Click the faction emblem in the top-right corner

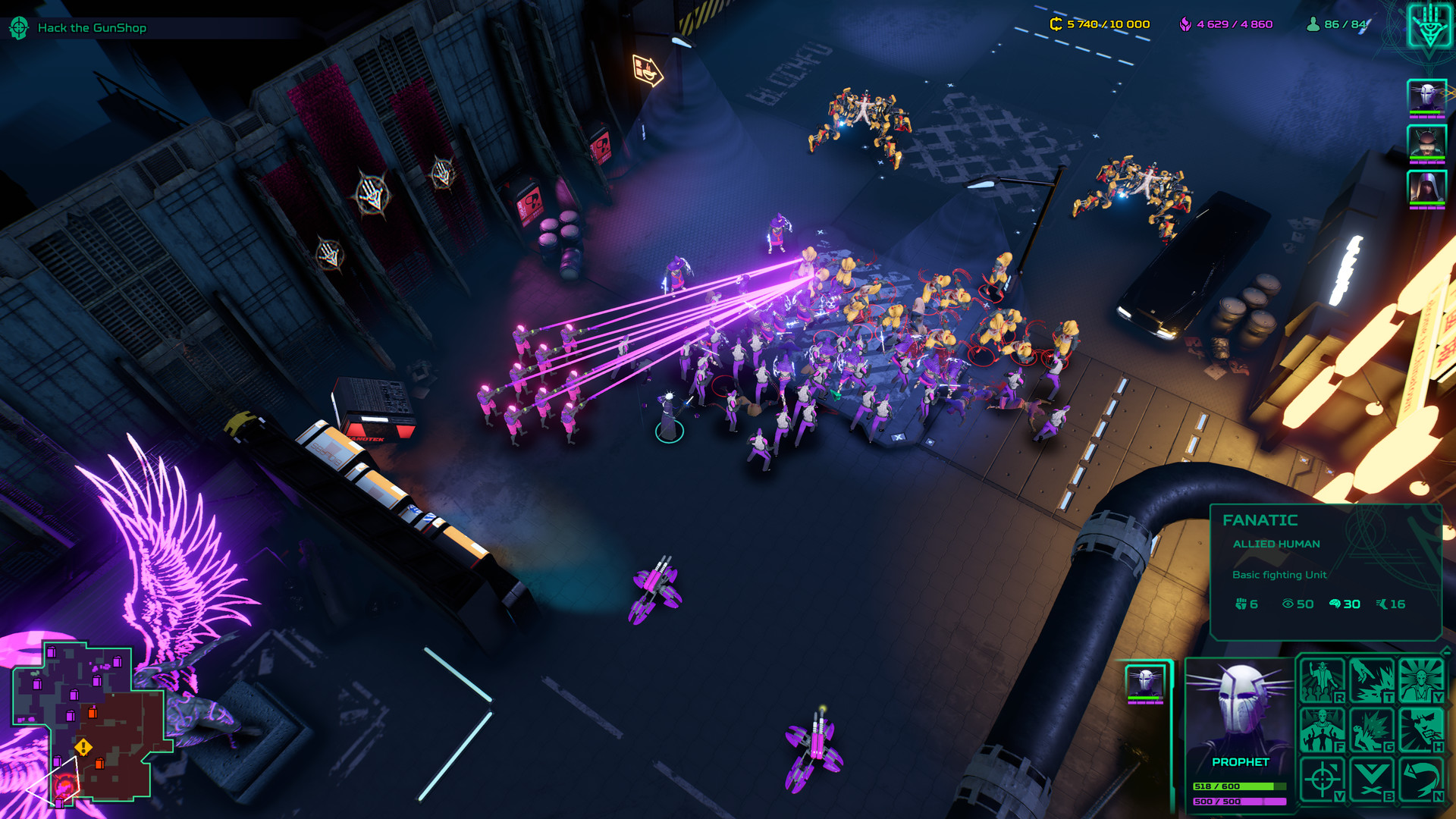(x=1429, y=28)
